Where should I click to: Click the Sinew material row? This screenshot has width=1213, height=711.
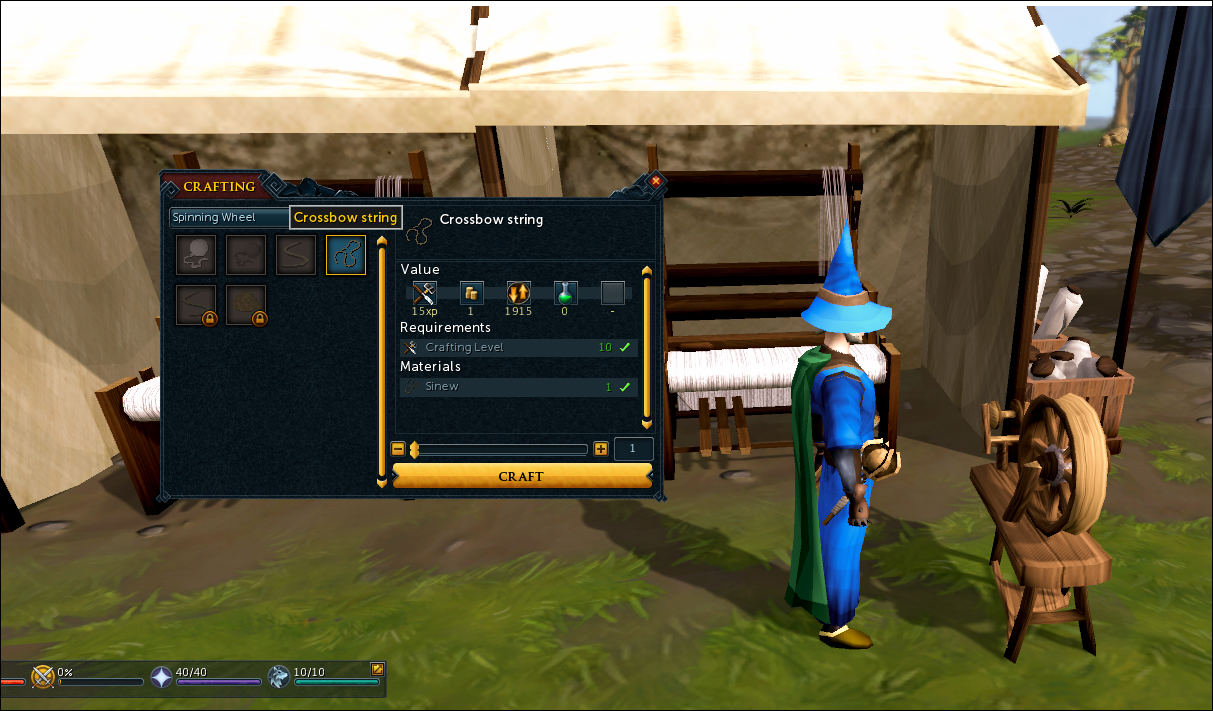(x=518, y=386)
